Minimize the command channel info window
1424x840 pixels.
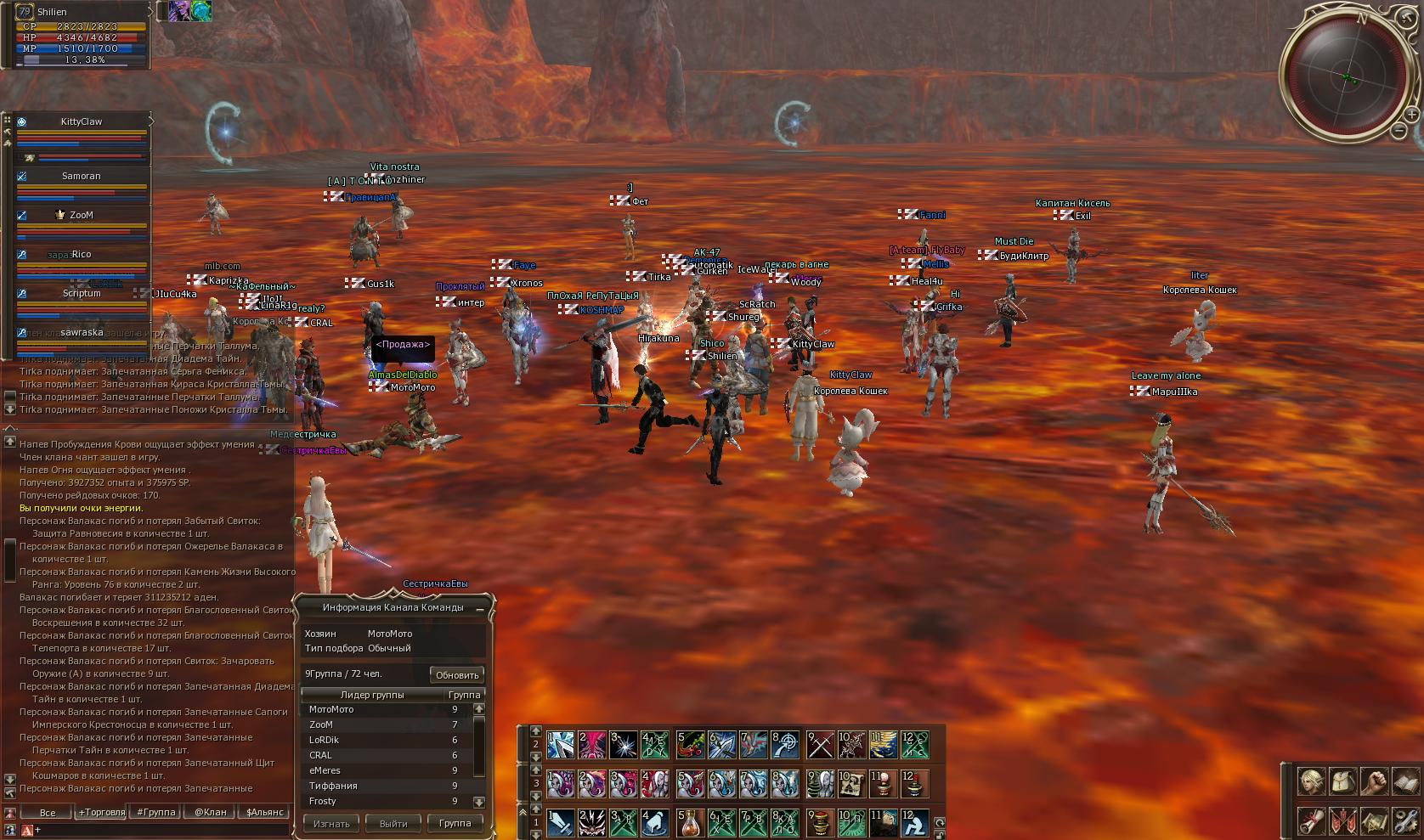tap(480, 609)
